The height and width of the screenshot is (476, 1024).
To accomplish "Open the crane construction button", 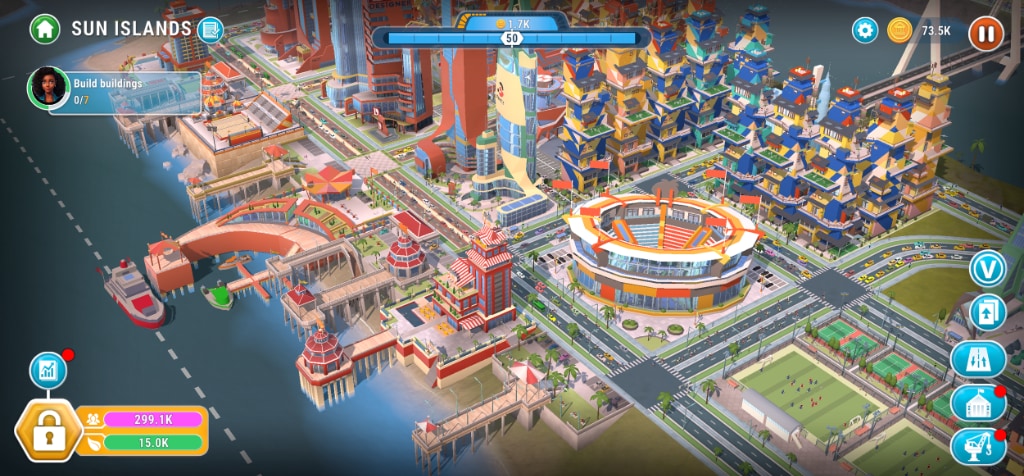I will coord(978,446).
